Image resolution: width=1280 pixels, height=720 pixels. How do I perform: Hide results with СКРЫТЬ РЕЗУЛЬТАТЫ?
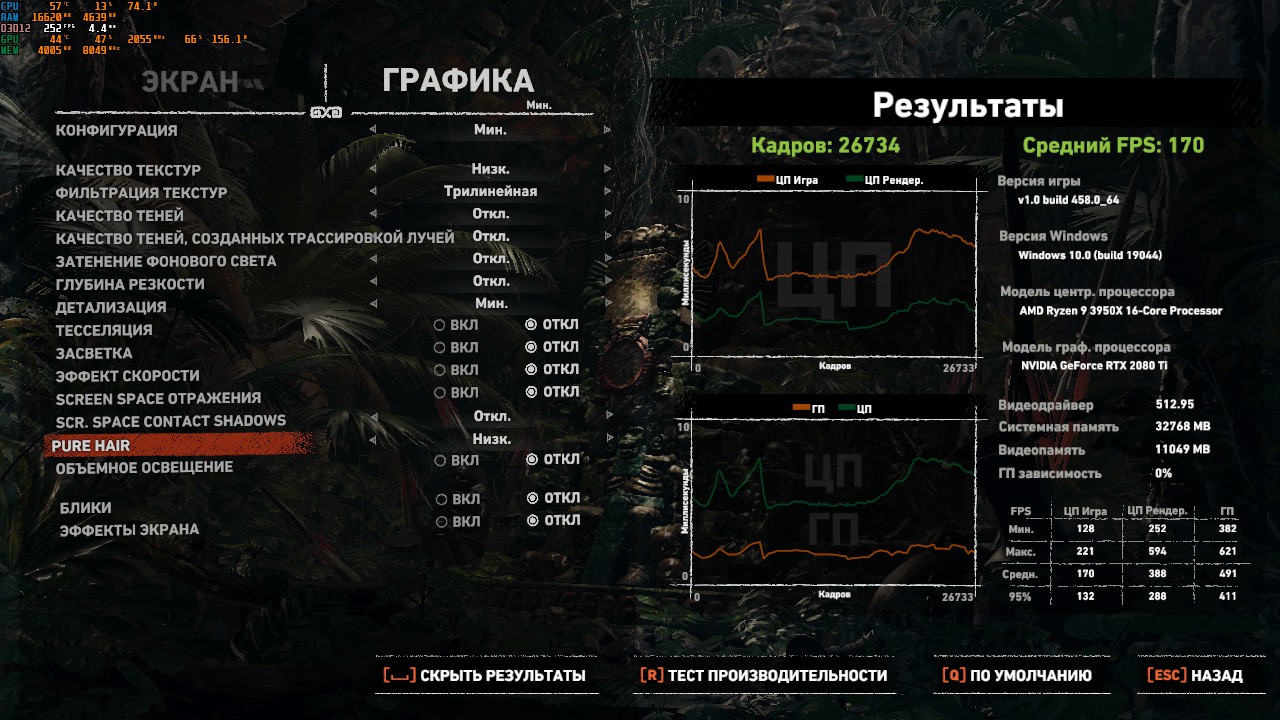tap(485, 676)
